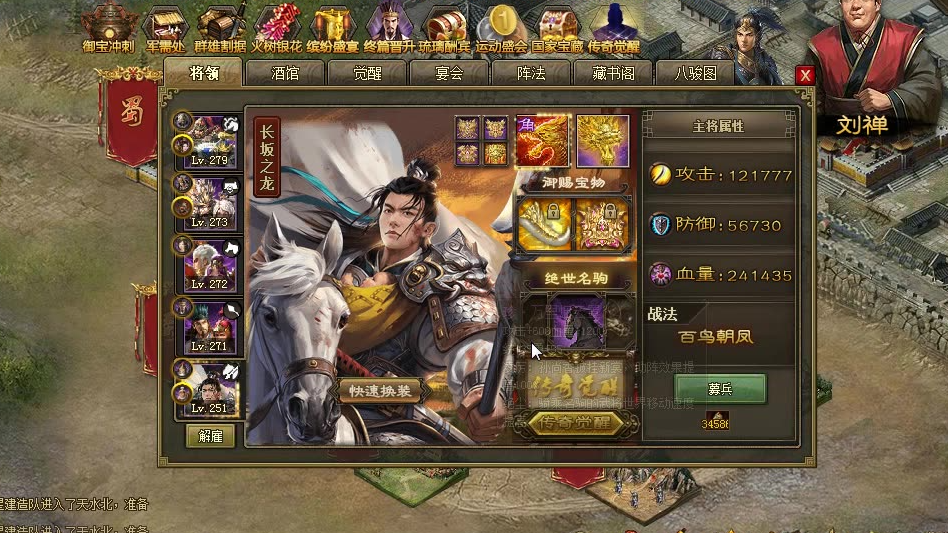Open the 觉醒 tab
Viewport: 948px width, 533px height.
click(x=367, y=73)
